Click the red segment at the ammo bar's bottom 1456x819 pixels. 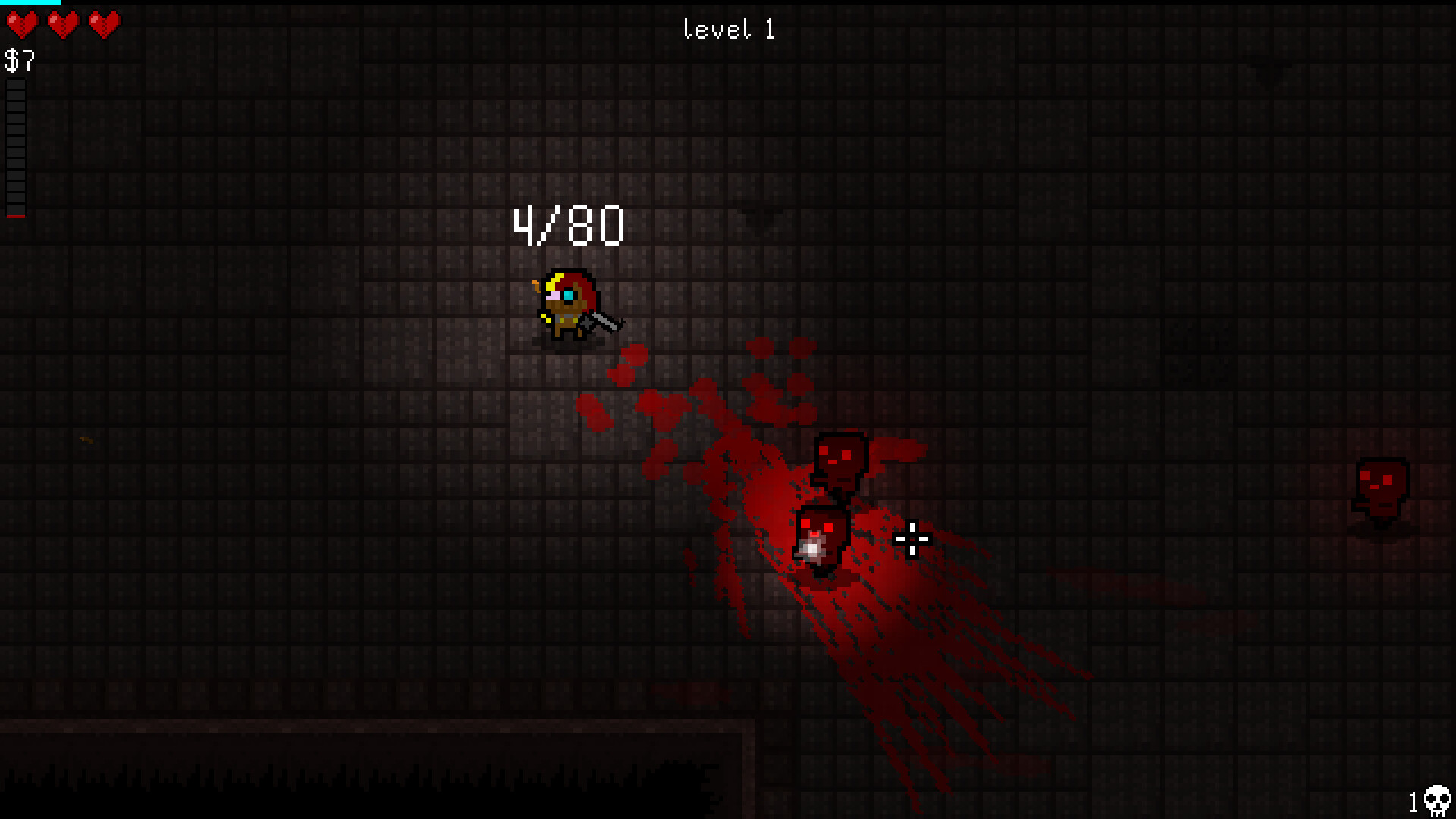pyautogui.click(x=16, y=215)
